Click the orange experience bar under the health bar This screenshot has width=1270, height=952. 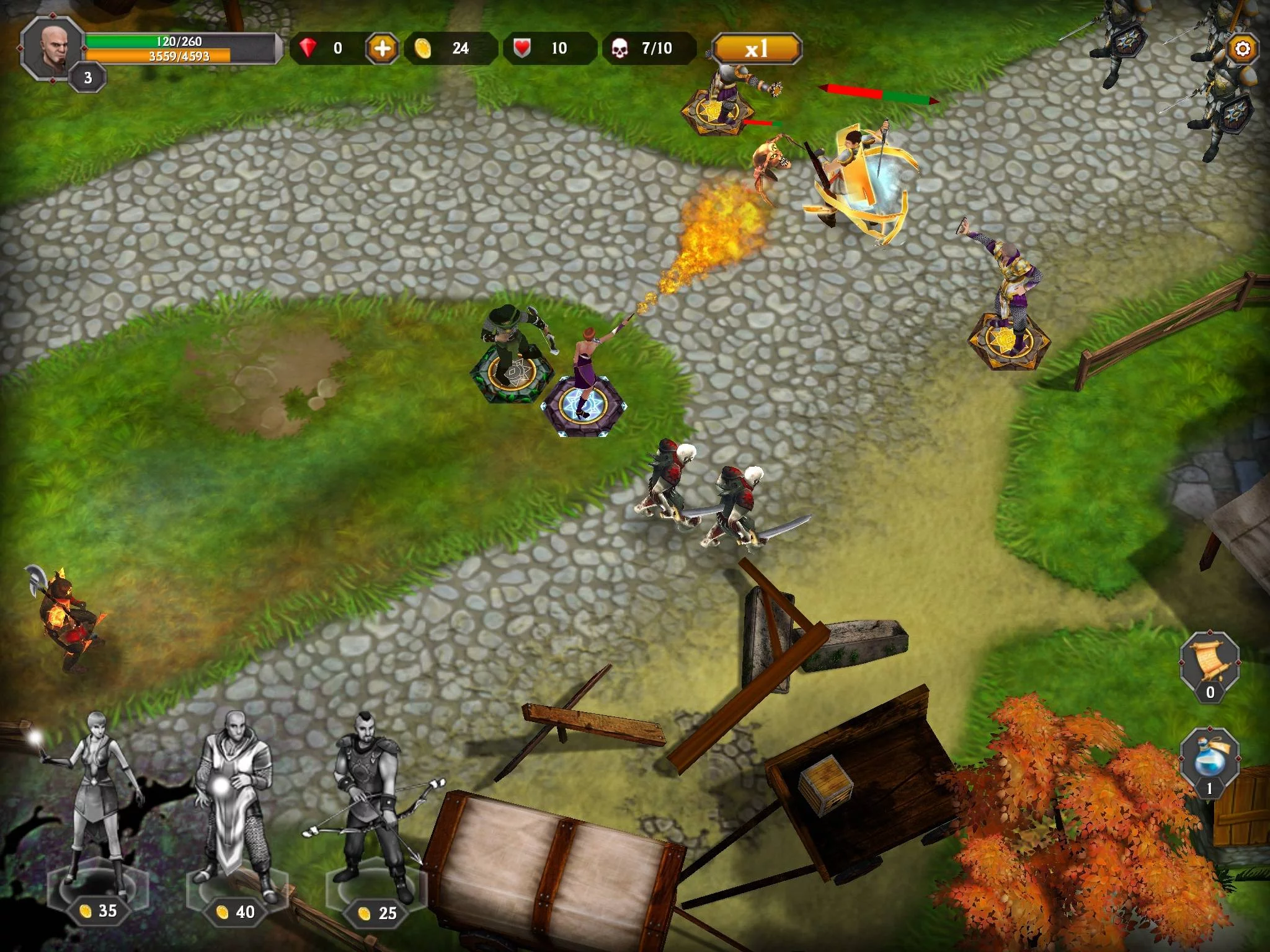tap(180, 56)
